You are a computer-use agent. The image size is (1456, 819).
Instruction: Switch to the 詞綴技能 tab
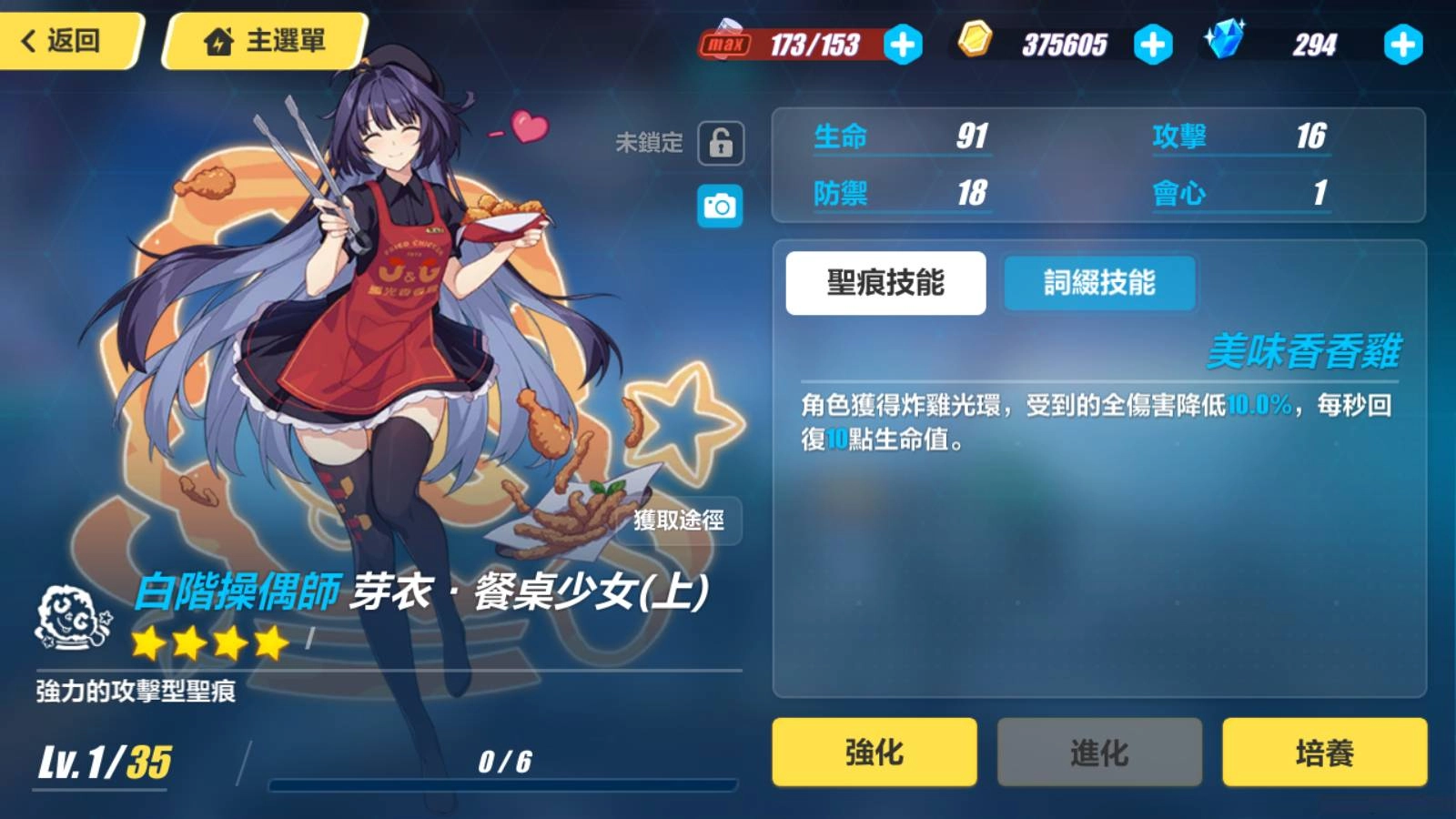[x=1097, y=283]
